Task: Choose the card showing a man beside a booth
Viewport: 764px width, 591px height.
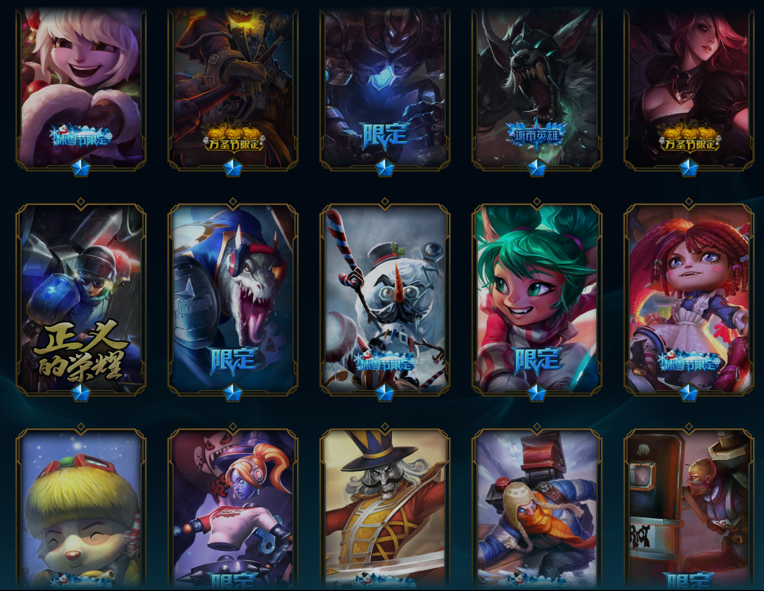Action: tap(689, 510)
